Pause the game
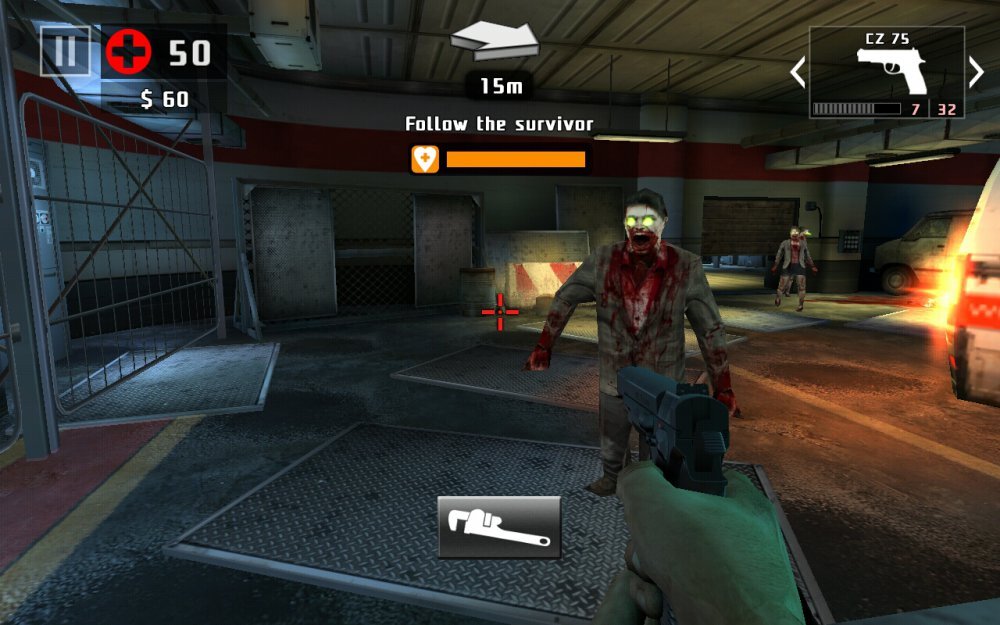This screenshot has height=625, width=1000. coord(65,51)
